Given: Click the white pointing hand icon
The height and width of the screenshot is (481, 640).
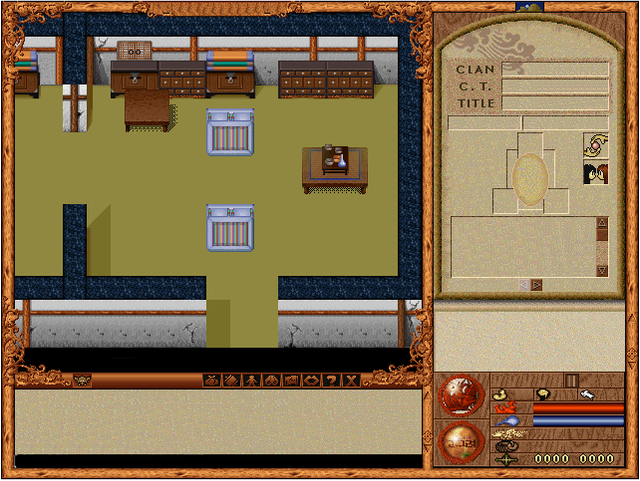Looking at the screenshot, I should (x=590, y=395).
